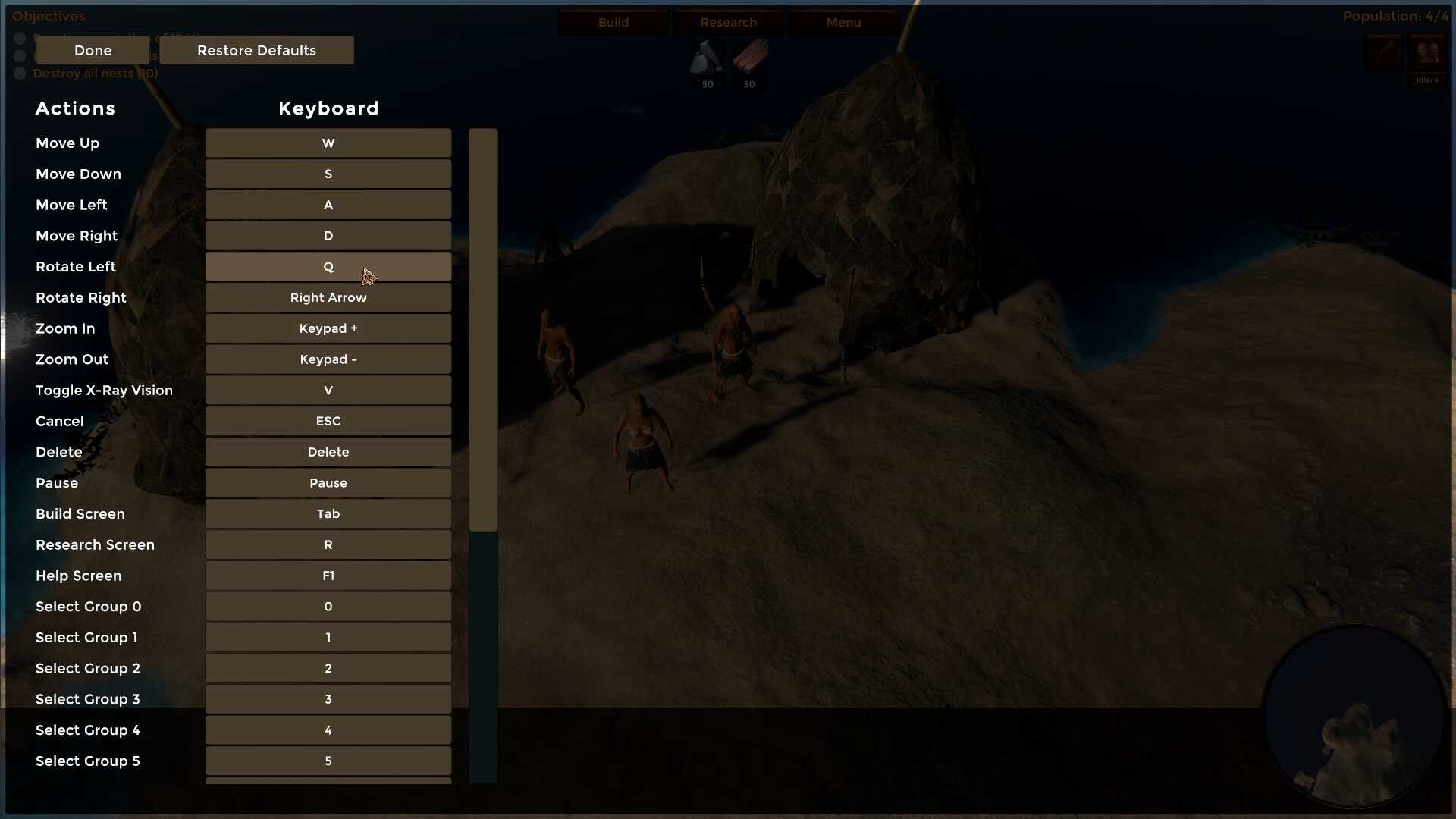Viewport: 1456px width, 819px height.
Task: Click the Done button
Action: pyautogui.click(x=93, y=50)
